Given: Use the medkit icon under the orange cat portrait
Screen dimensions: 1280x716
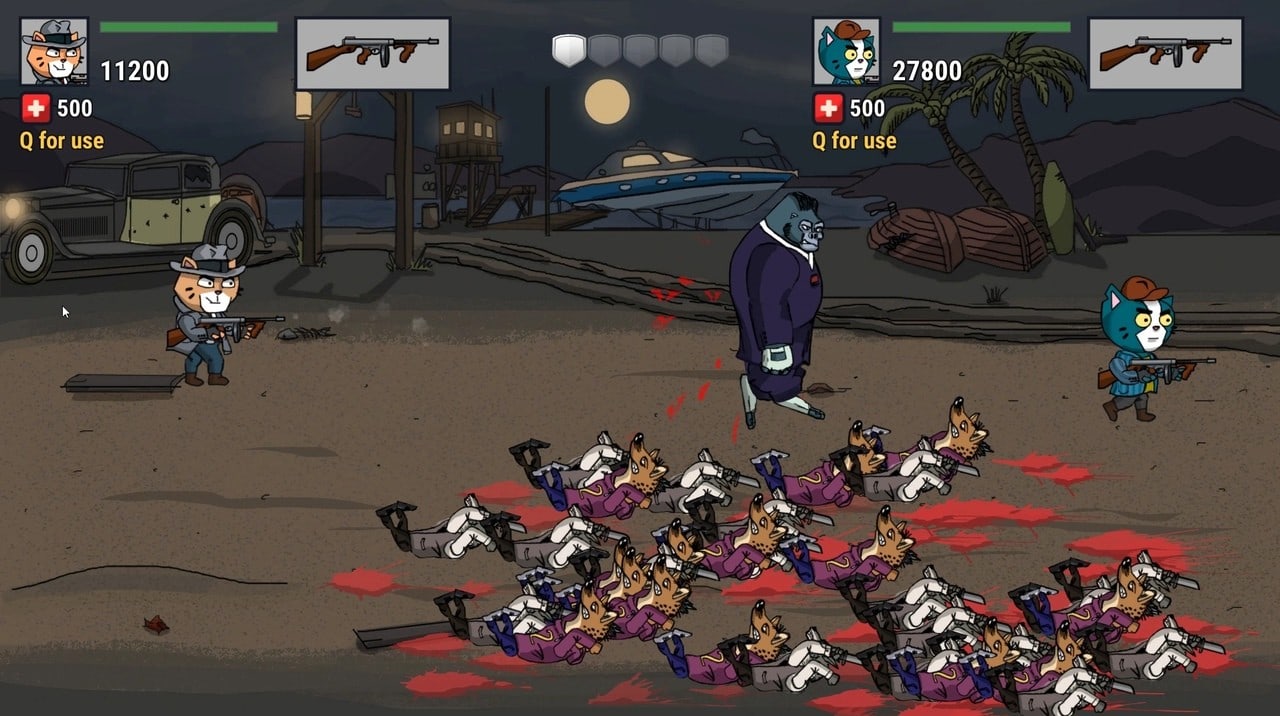Looking at the screenshot, I should [35, 108].
